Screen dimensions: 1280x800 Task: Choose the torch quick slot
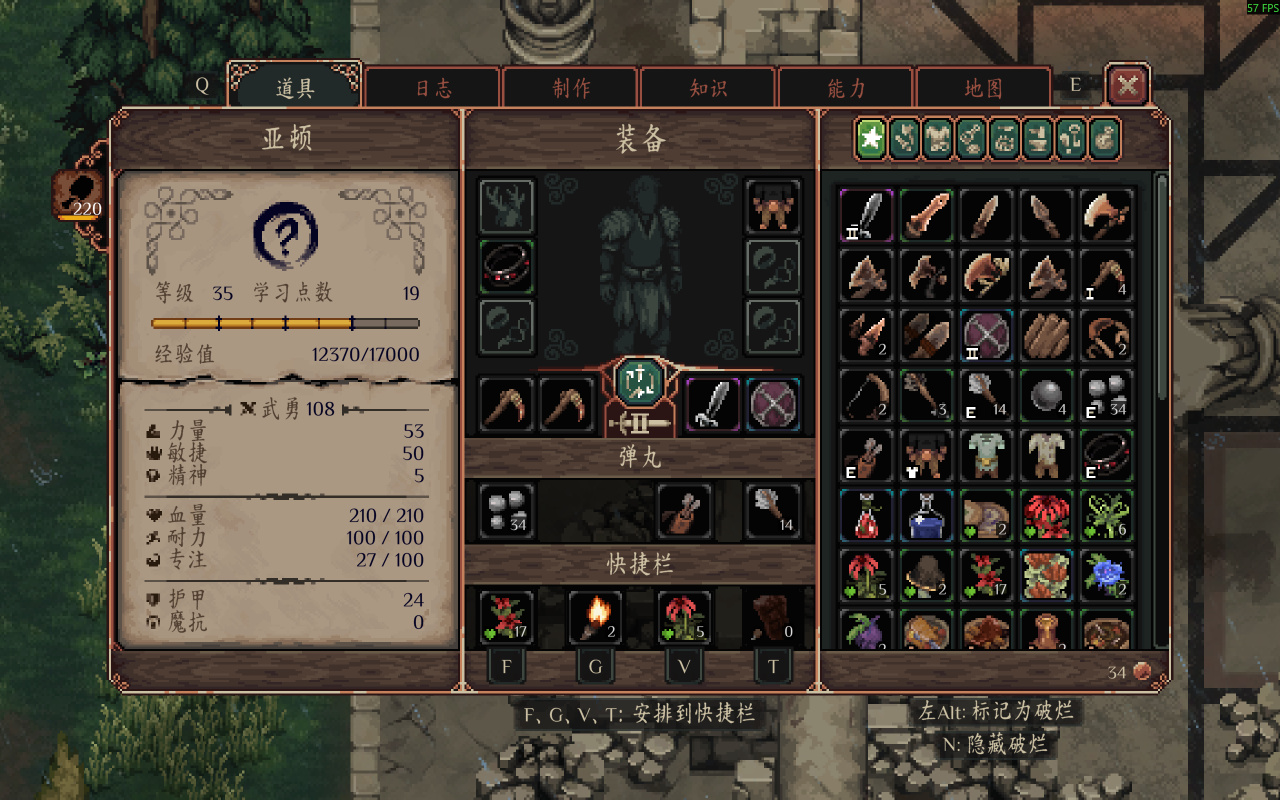[596, 617]
